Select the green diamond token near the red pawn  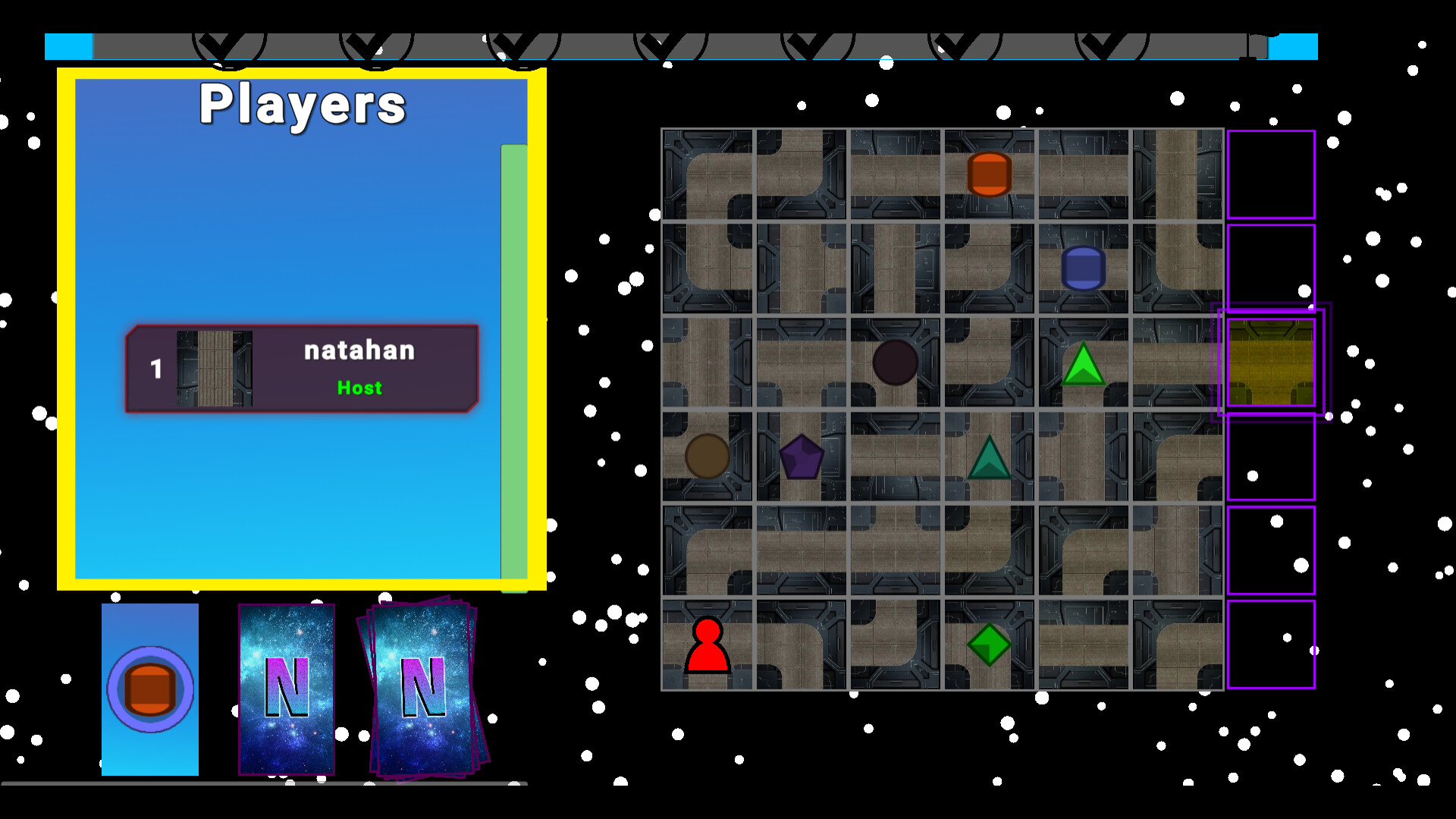pos(988,644)
